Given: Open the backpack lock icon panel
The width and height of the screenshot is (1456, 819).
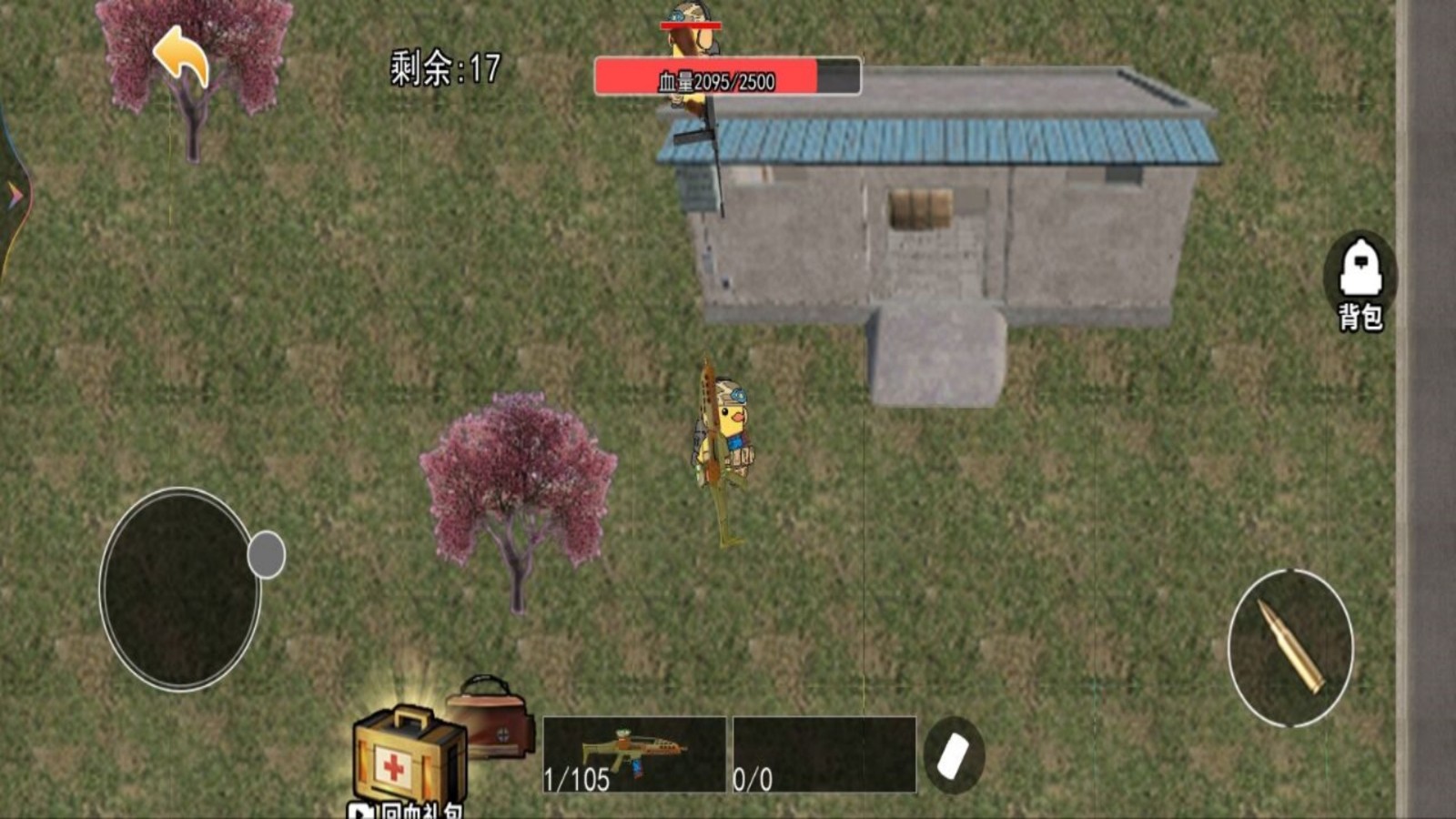Looking at the screenshot, I should click(1360, 268).
